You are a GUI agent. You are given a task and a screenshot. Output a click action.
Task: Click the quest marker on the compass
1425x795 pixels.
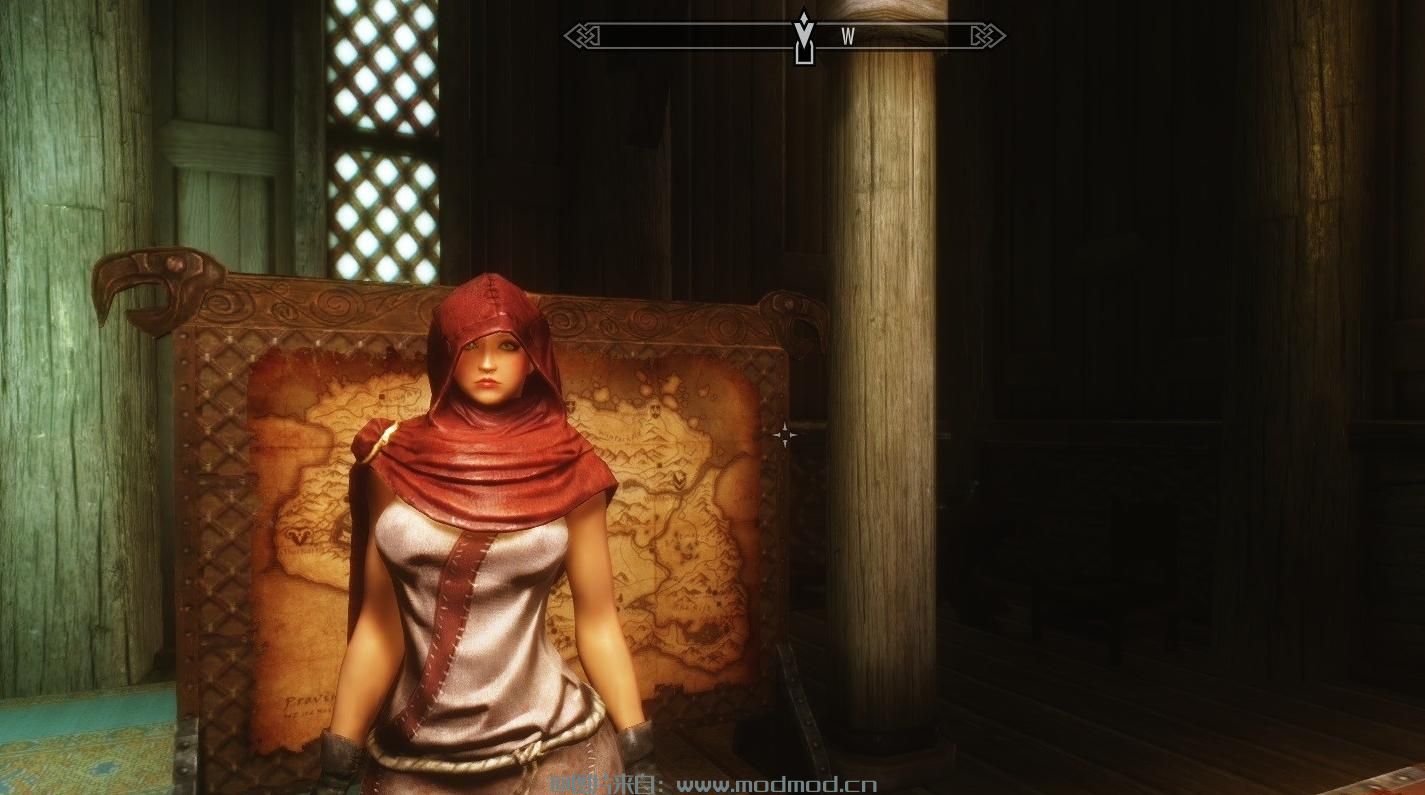803,37
